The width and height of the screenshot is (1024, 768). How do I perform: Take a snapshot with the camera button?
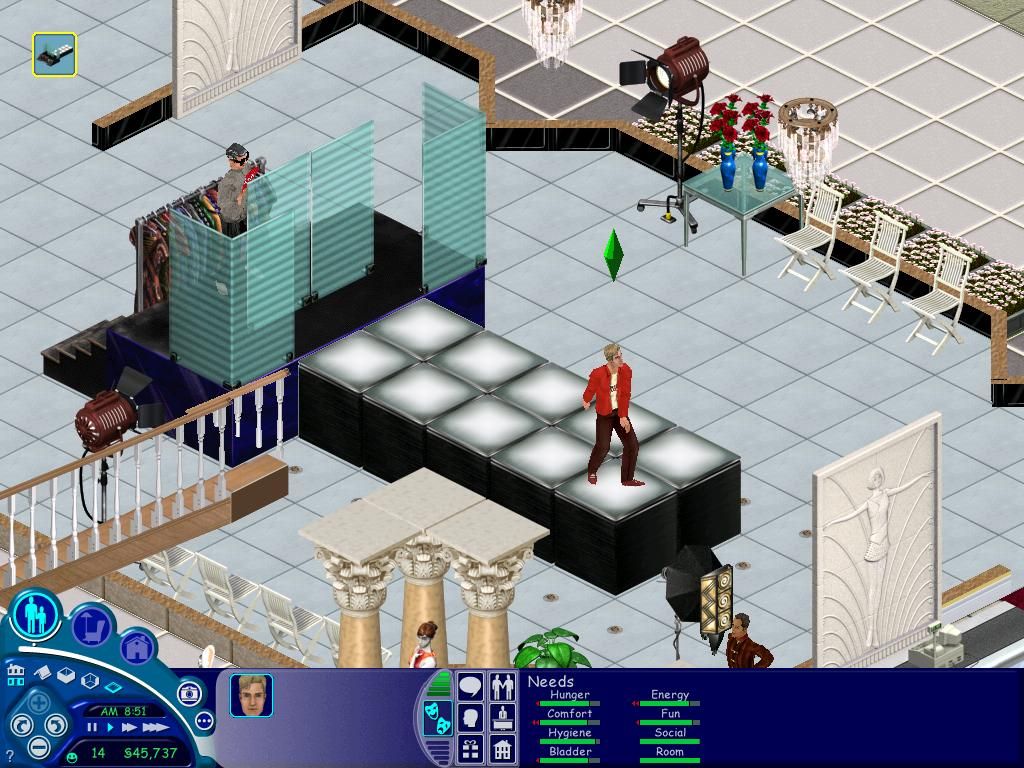tap(190, 692)
